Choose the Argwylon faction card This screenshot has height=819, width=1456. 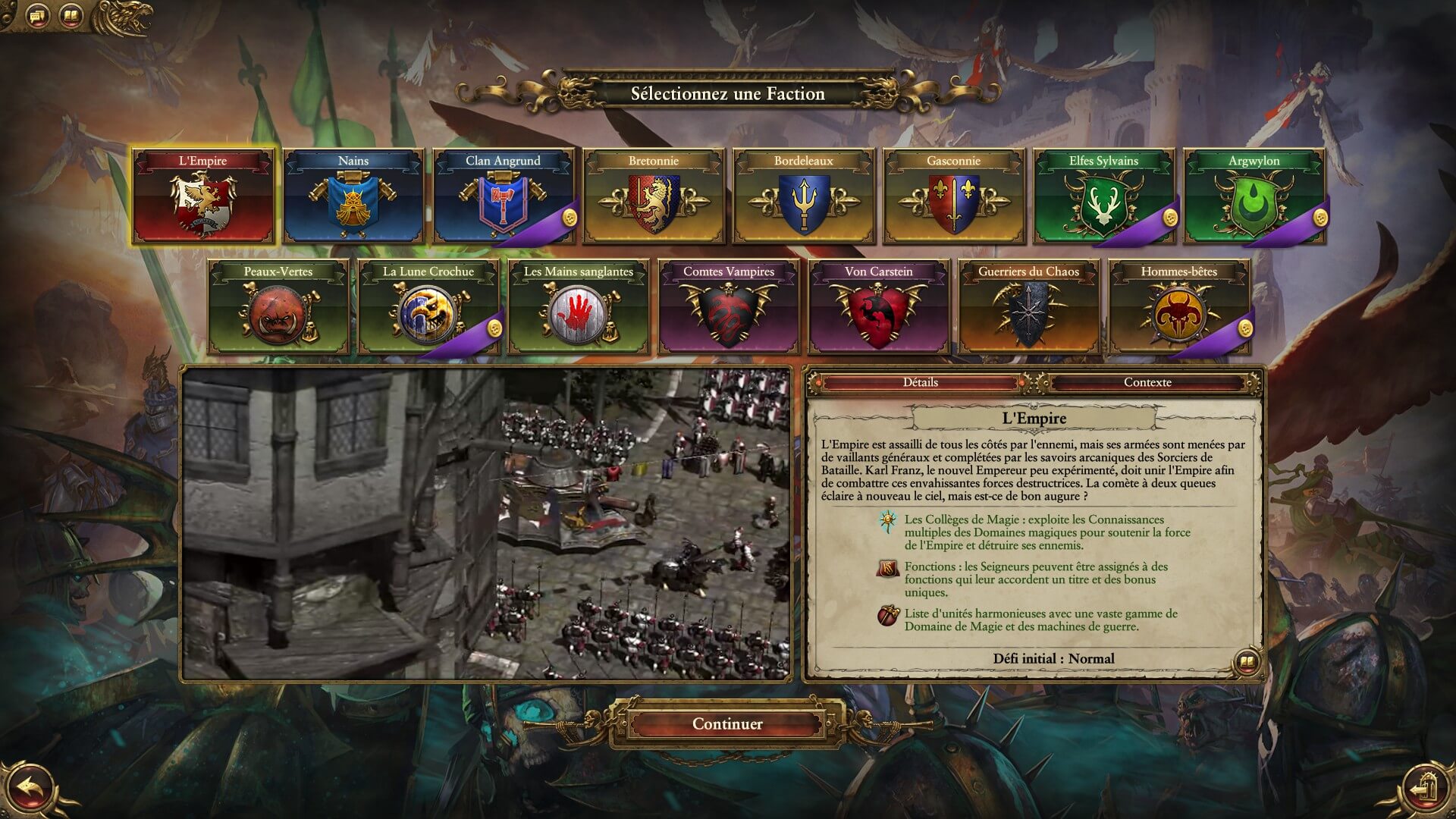tap(1254, 197)
